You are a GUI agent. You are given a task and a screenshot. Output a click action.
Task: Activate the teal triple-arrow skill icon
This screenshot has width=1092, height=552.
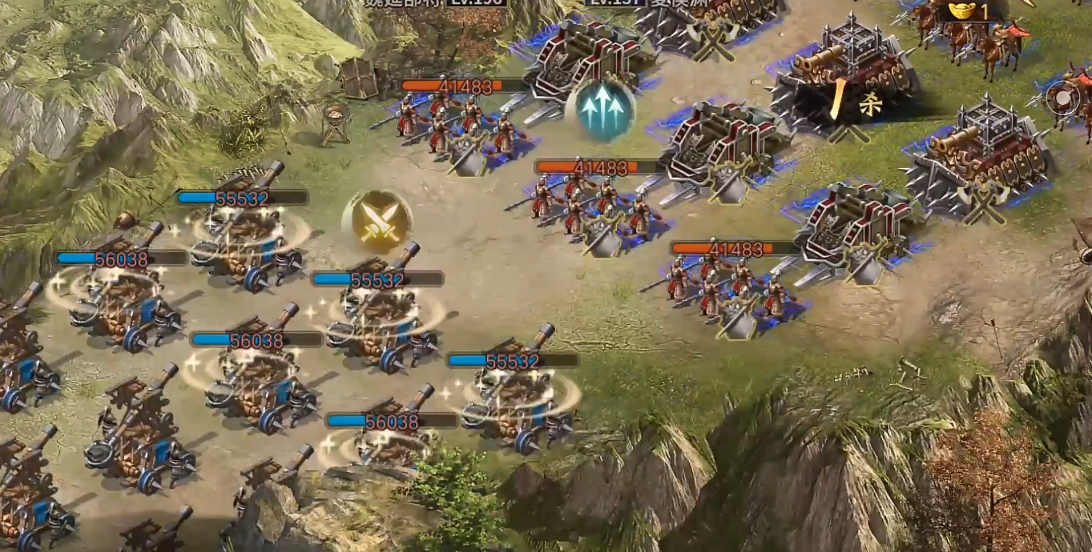click(x=600, y=109)
